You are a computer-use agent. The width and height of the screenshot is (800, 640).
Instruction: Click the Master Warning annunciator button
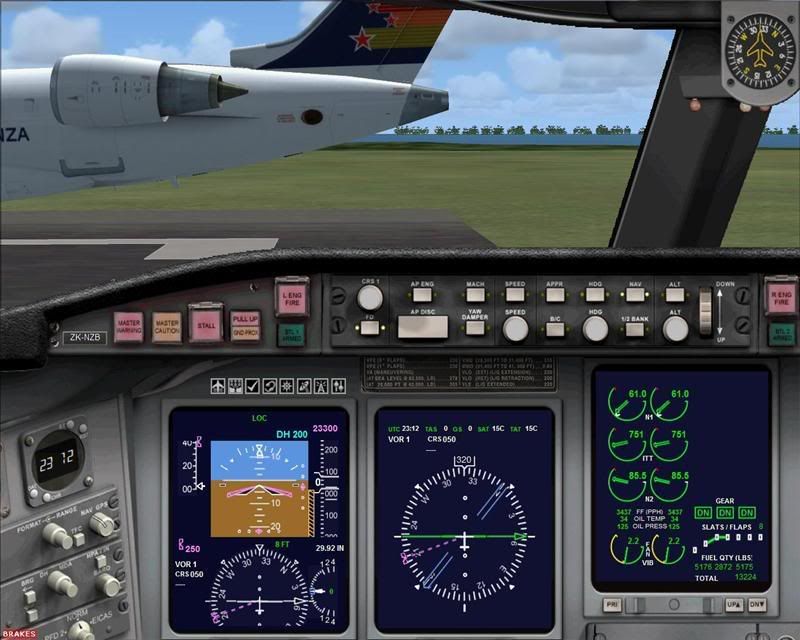[x=129, y=326]
